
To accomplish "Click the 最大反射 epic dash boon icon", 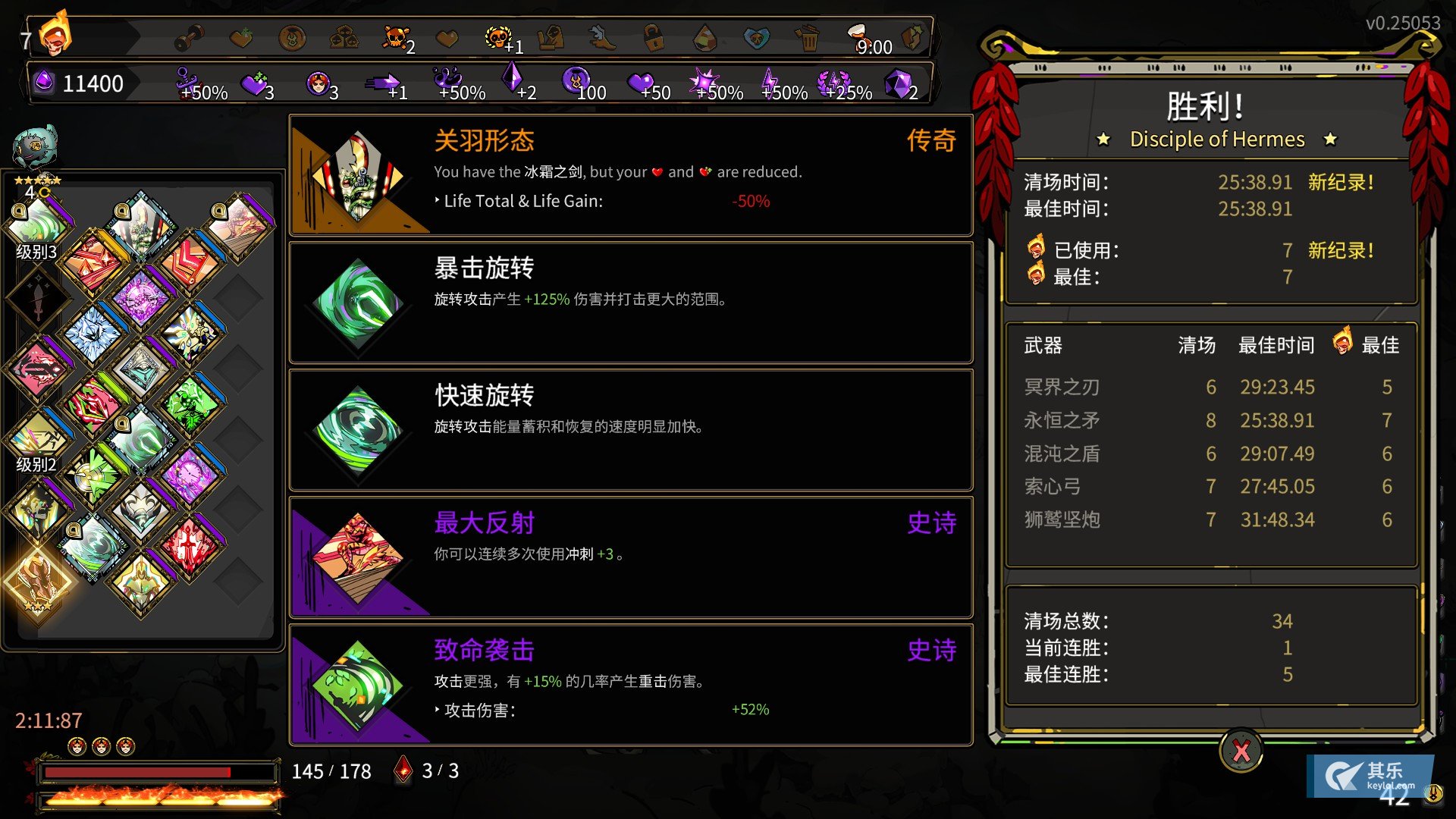I will (356, 557).
